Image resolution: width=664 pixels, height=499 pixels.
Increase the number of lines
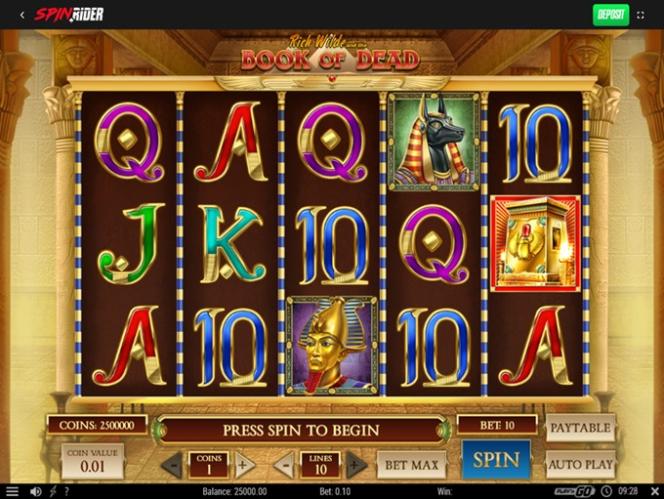[x=356, y=465]
